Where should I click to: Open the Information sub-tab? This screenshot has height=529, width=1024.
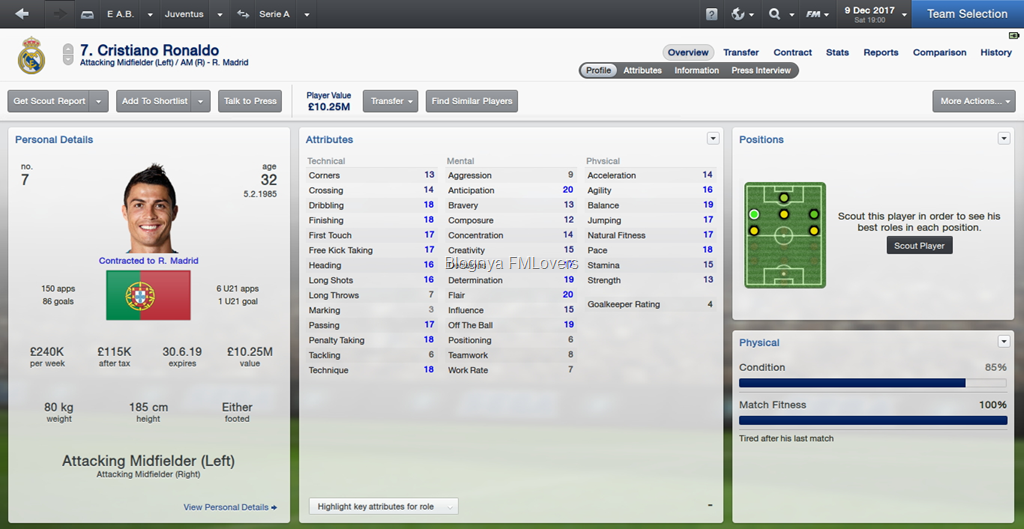696,70
